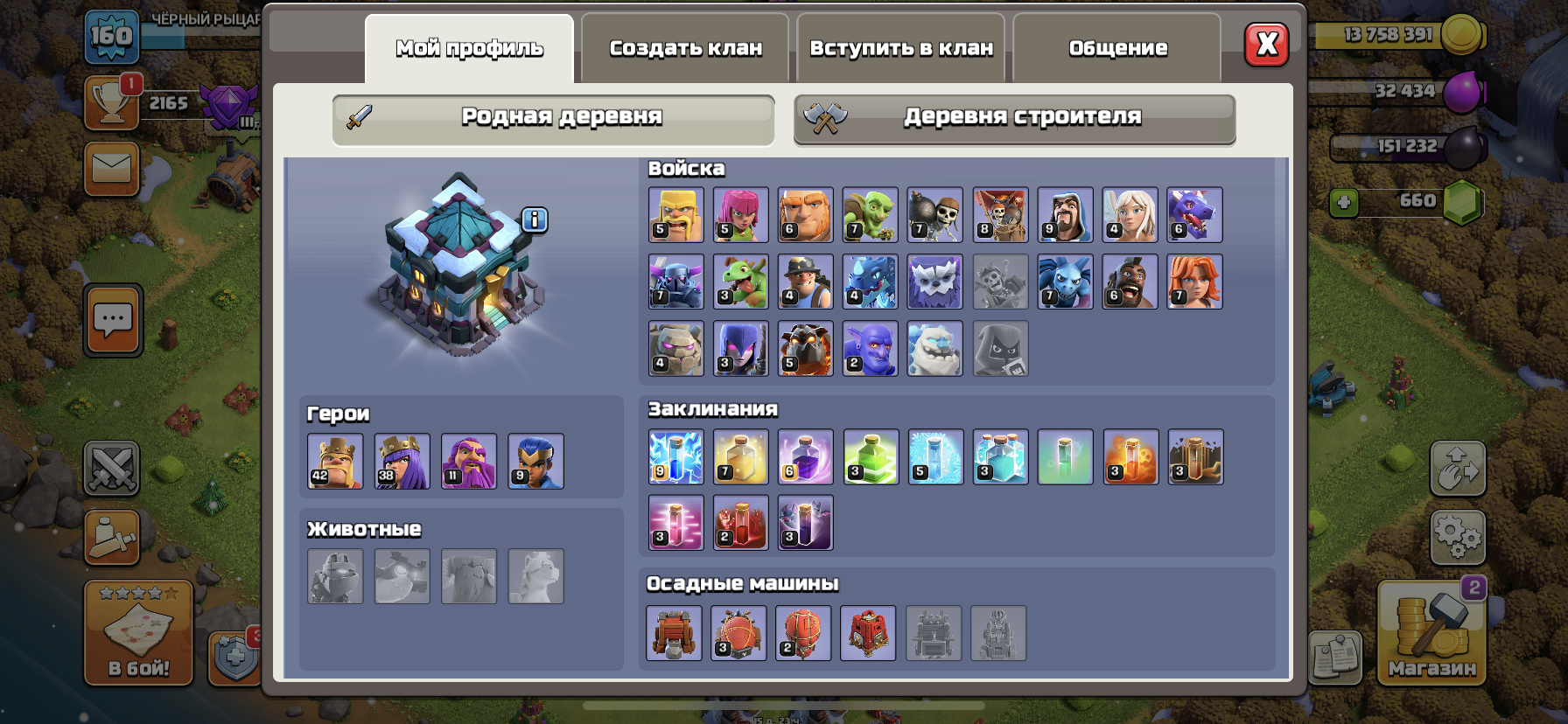Open the Lightning Spell icon
Viewport: 1568px width, 724px height.
pyautogui.click(x=675, y=456)
